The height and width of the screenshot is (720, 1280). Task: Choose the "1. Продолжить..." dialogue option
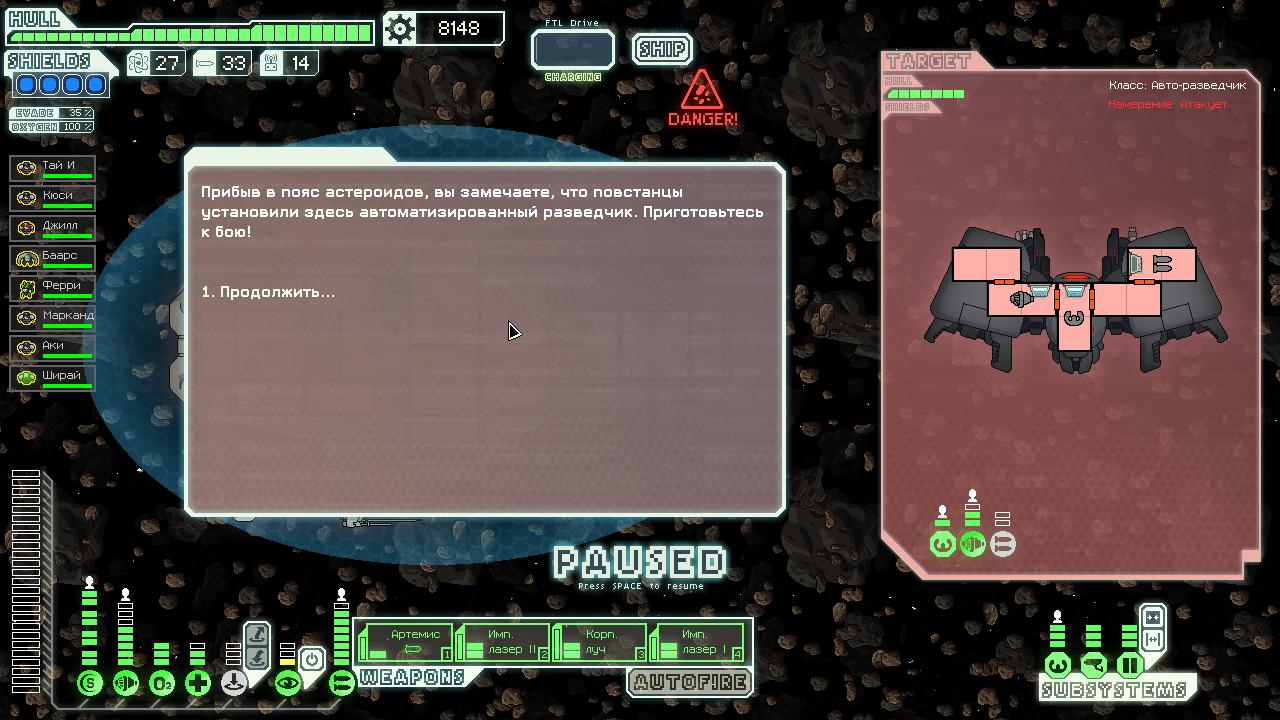[x=268, y=292]
